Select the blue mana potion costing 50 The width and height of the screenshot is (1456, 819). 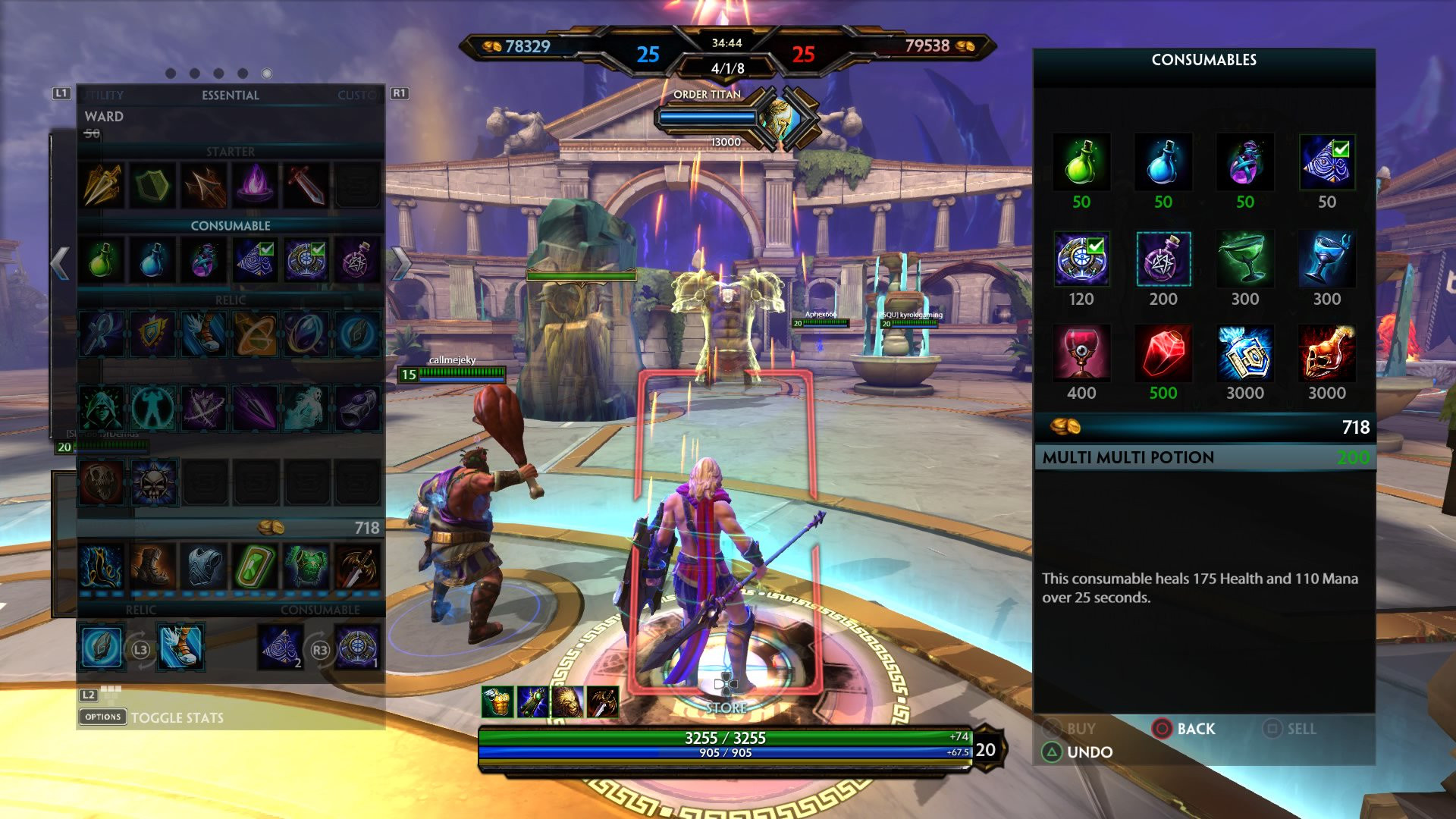(1163, 162)
